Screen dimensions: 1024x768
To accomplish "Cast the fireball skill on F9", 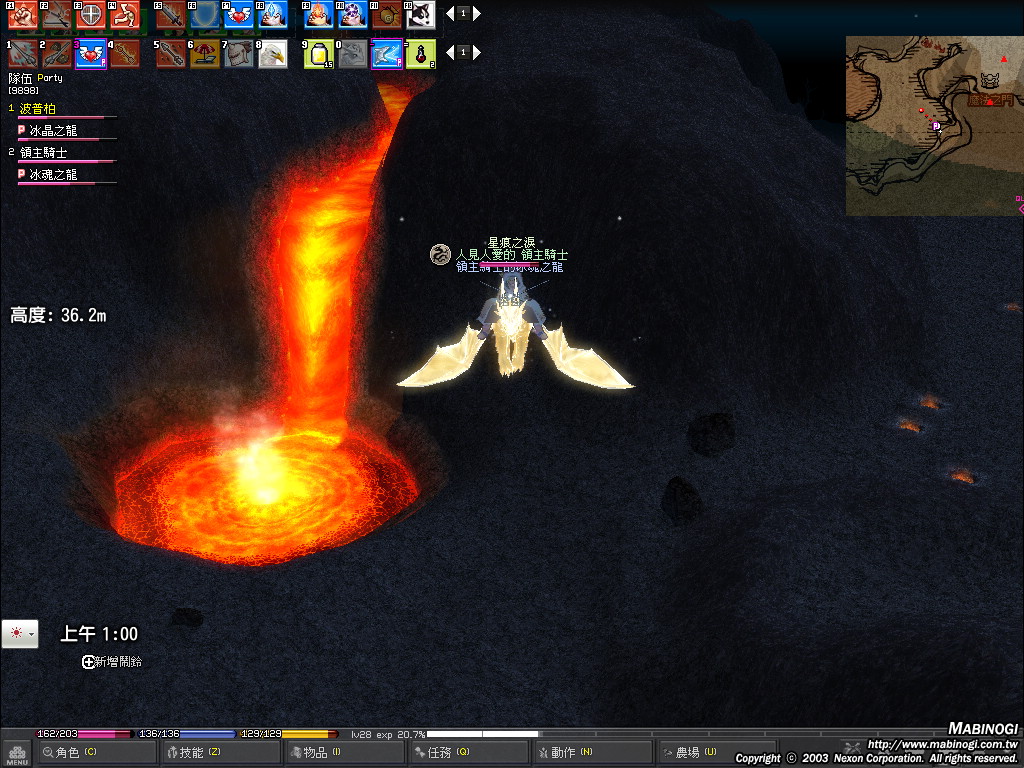I will click(x=319, y=14).
